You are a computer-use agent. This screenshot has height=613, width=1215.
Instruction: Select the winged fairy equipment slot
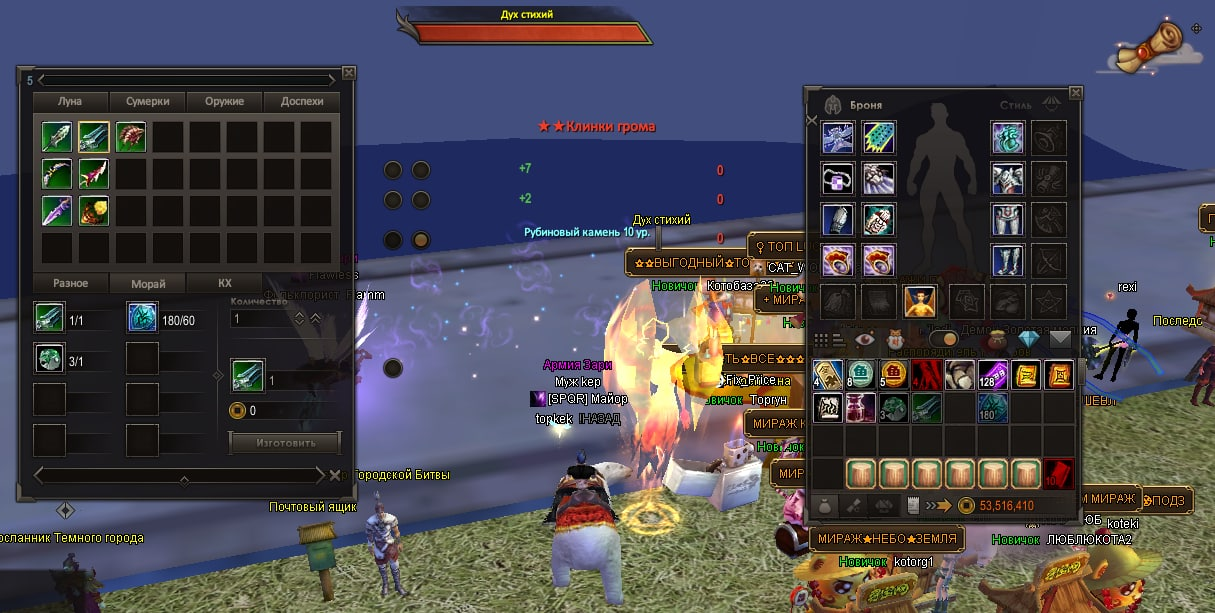(x=919, y=301)
